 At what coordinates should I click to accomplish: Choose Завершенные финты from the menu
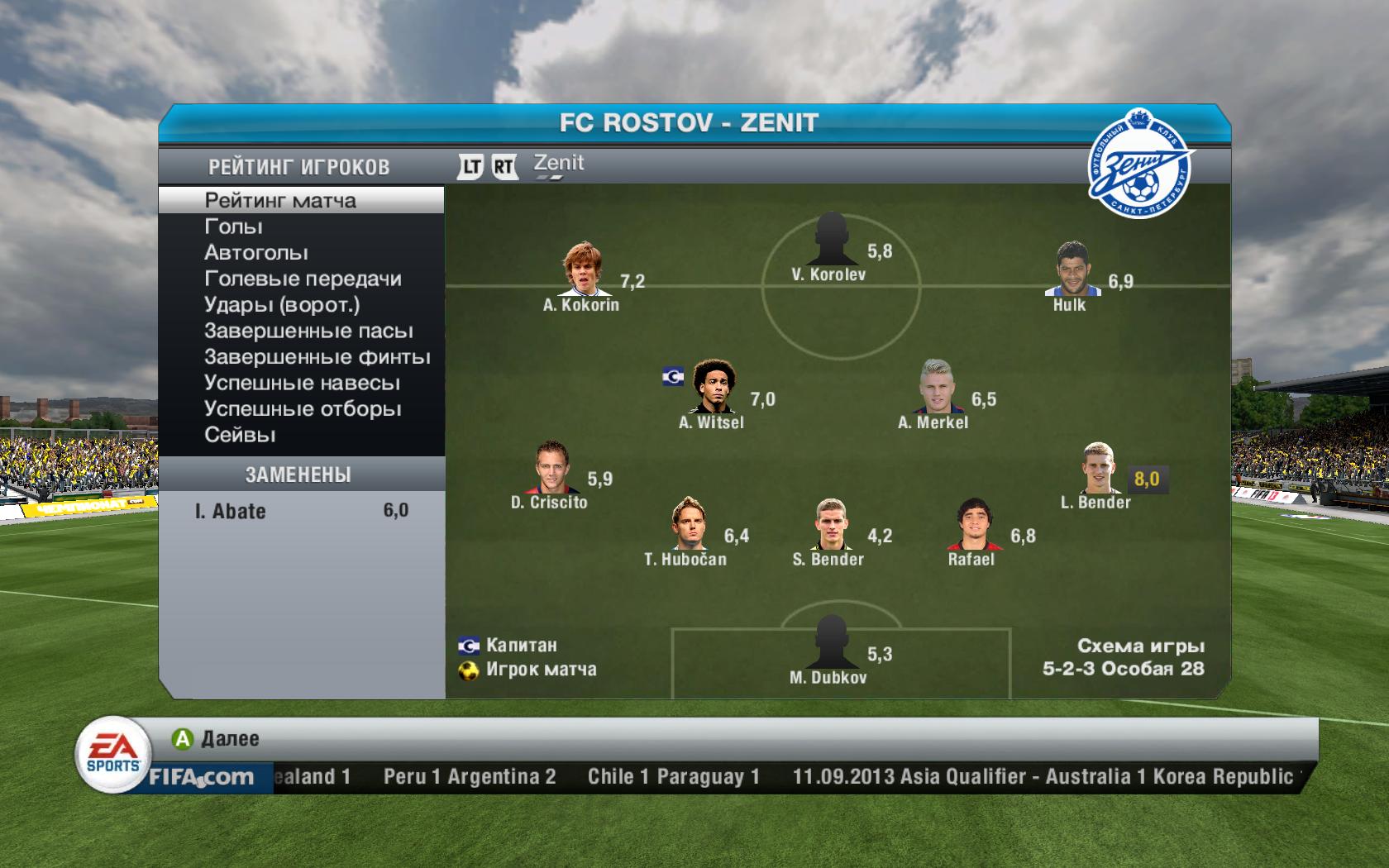317,357
